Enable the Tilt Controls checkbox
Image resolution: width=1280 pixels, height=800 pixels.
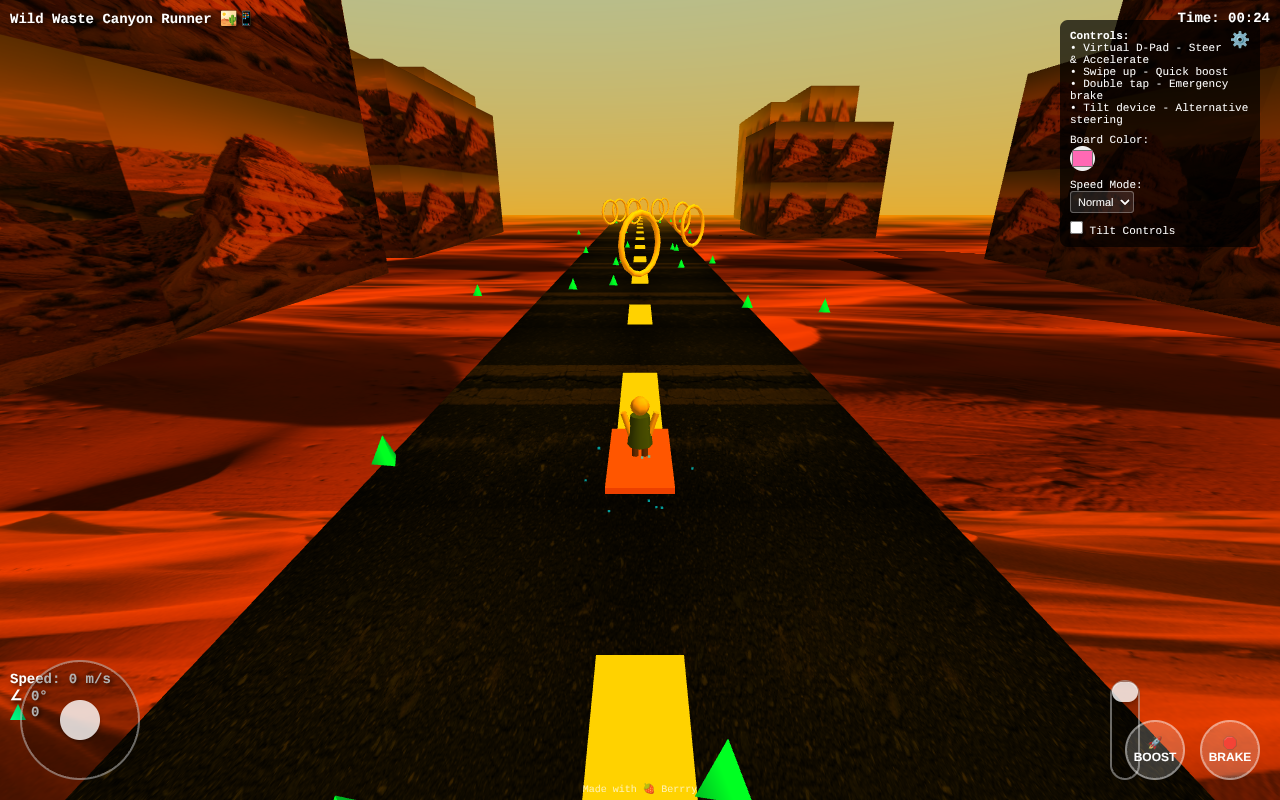[1076, 227]
